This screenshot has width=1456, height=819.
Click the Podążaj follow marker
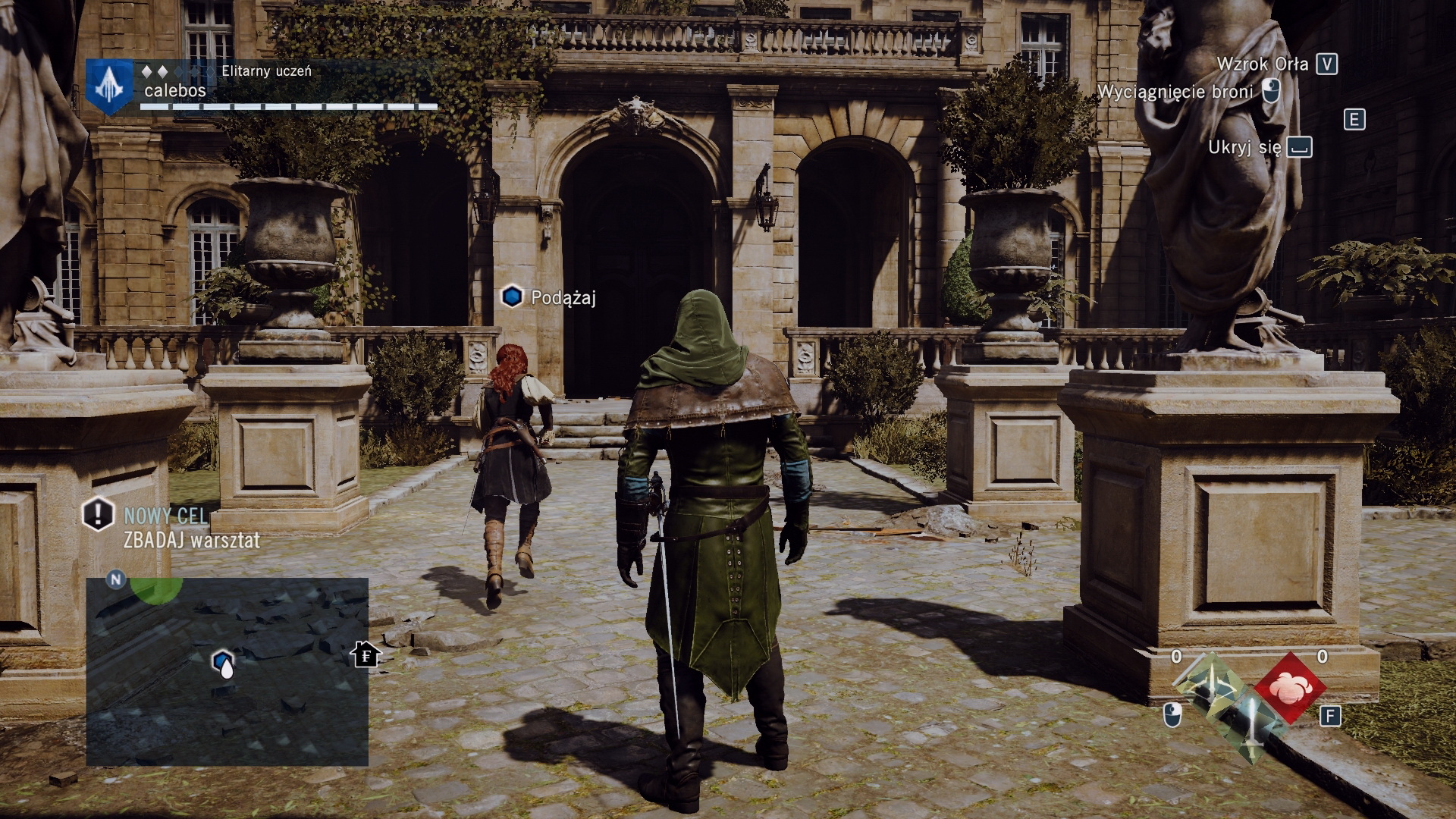coord(513,297)
